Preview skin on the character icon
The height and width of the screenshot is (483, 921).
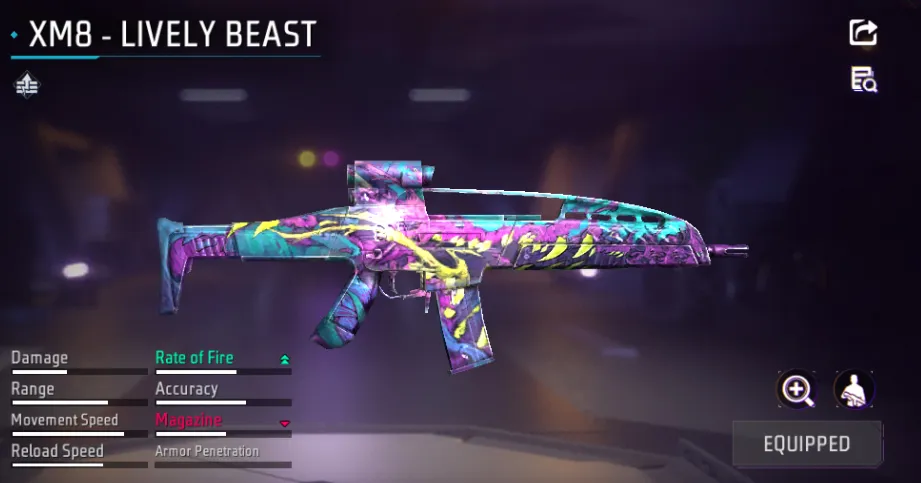tap(854, 390)
